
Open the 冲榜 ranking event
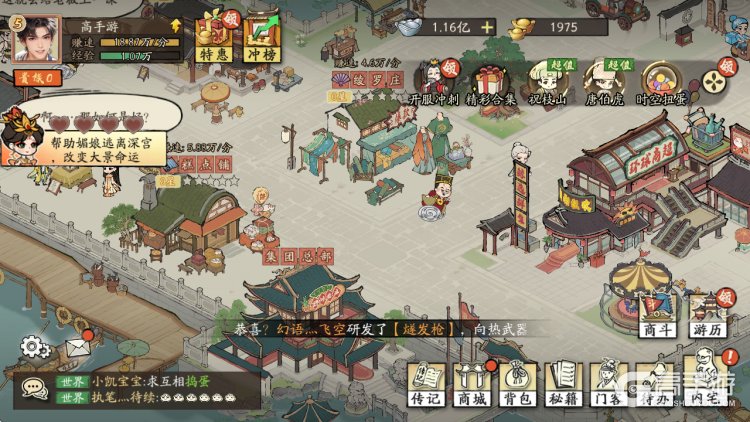(262, 38)
